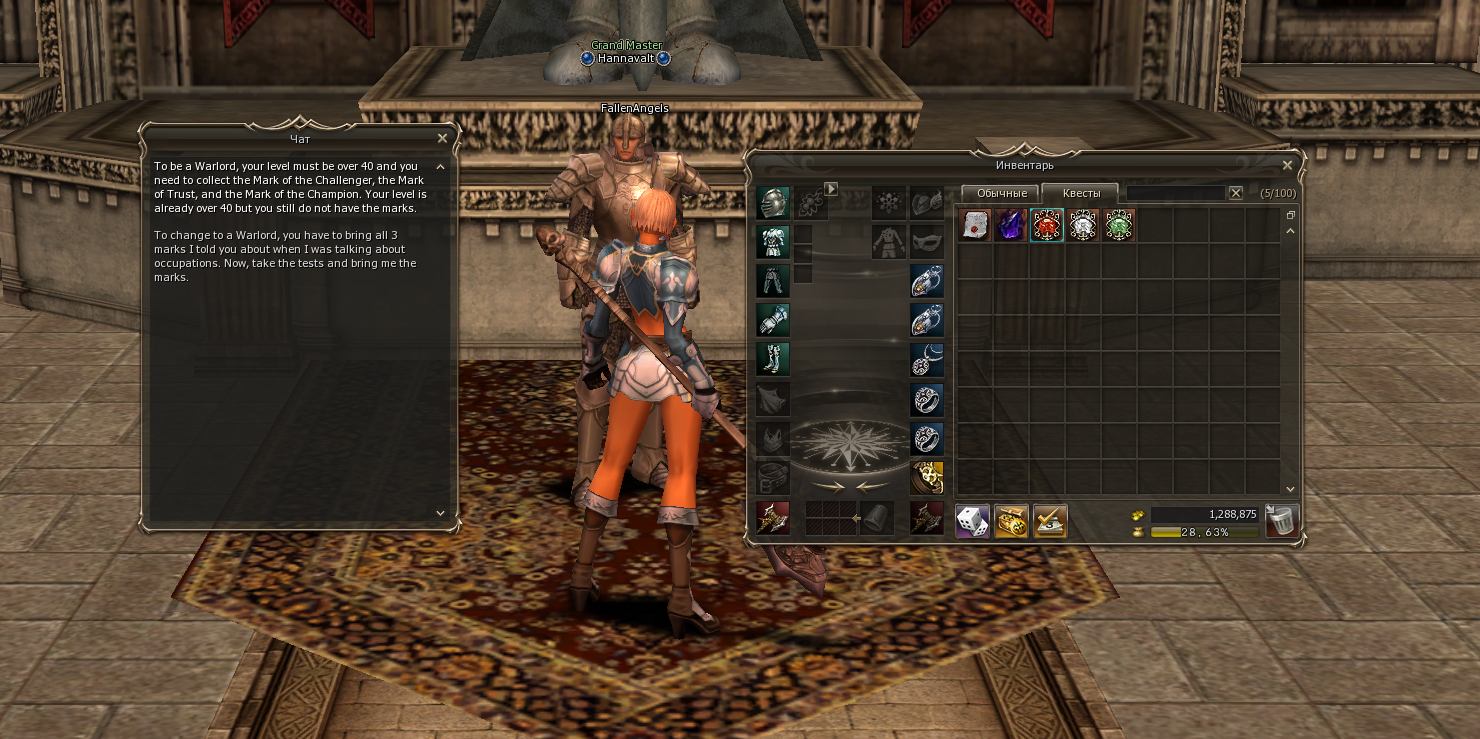Select the equipped boots slot
The width and height of the screenshot is (1480, 739).
[773, 359]
